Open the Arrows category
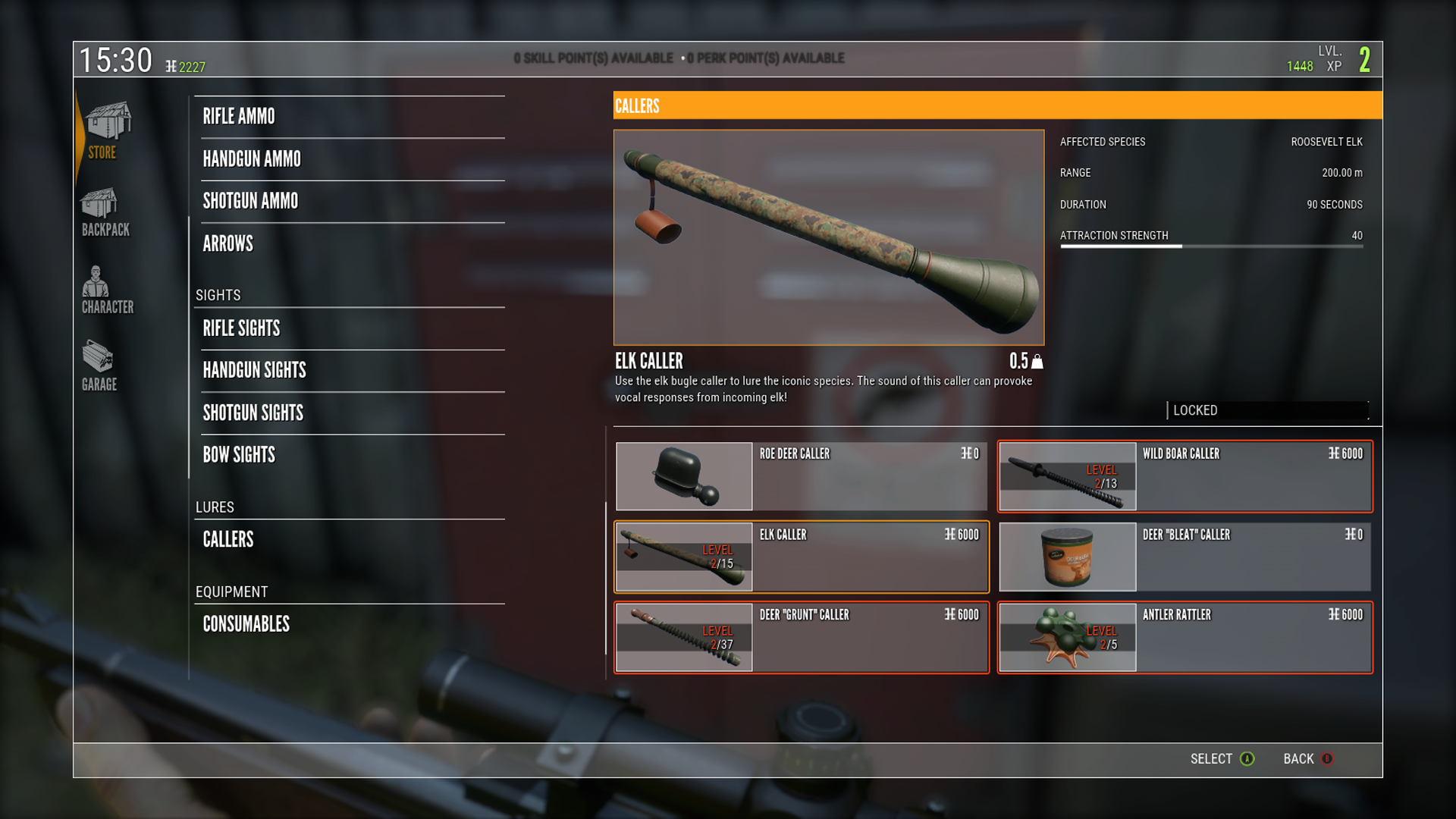This screenshot has width=1456, height=819. coord(227,243)
